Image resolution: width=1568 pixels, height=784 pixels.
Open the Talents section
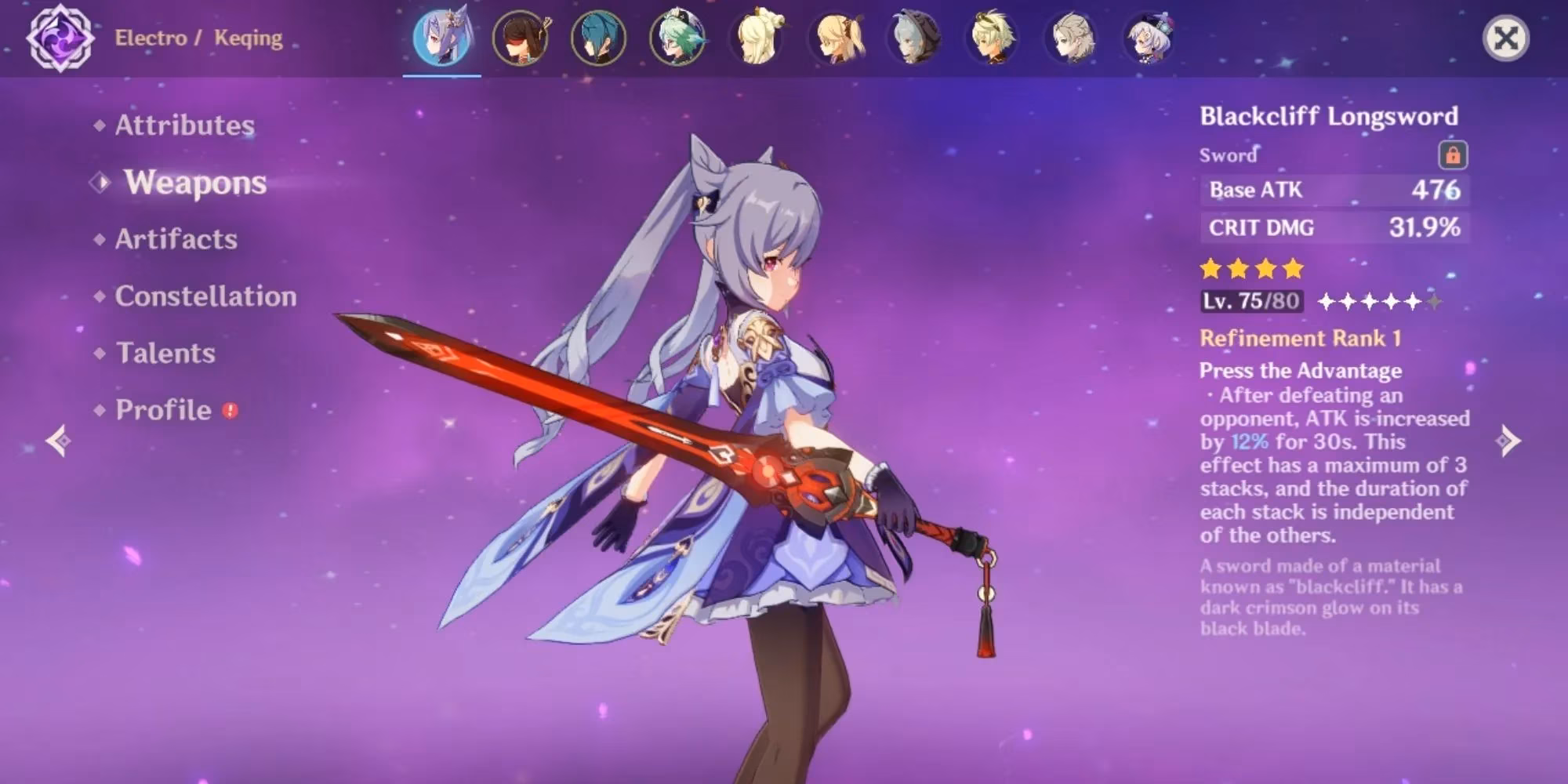tap(165, 354)
